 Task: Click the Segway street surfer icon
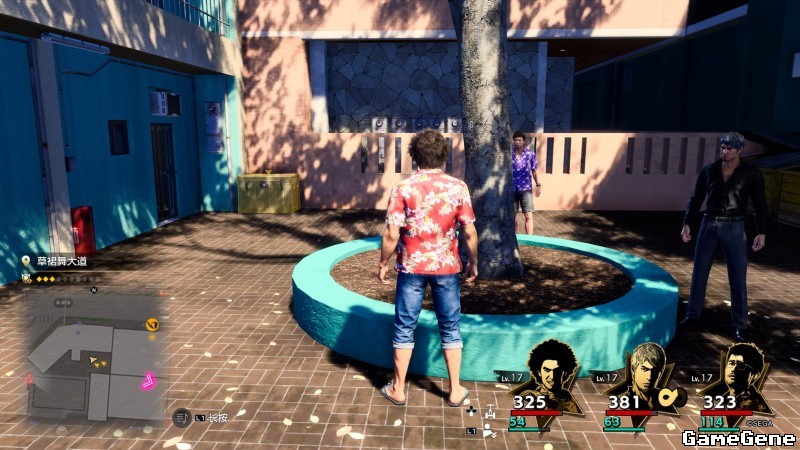click(x=489, y=408)
